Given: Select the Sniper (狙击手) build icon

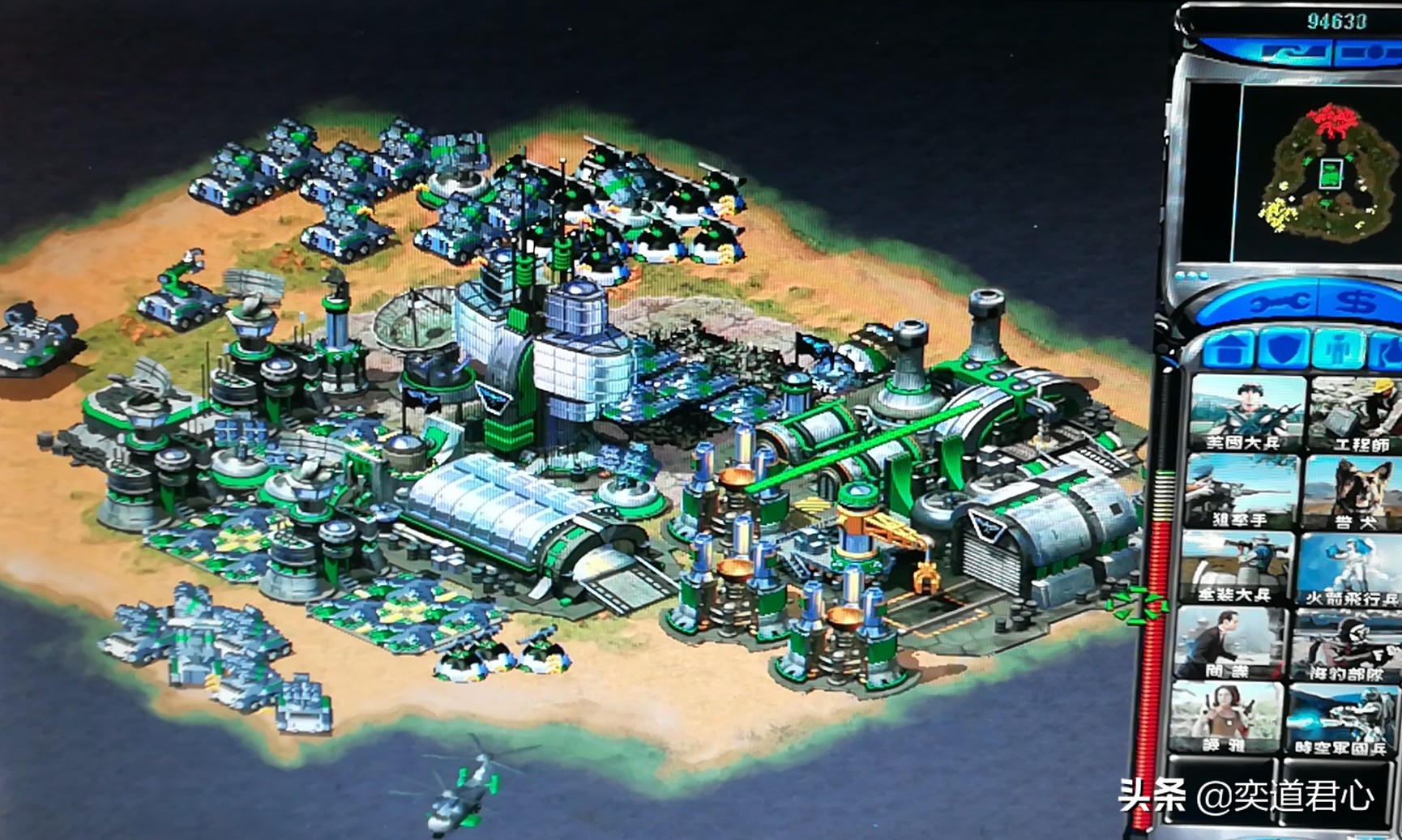Looking at the screenshot, I should pyautogui.click(x=1239, y=490).
